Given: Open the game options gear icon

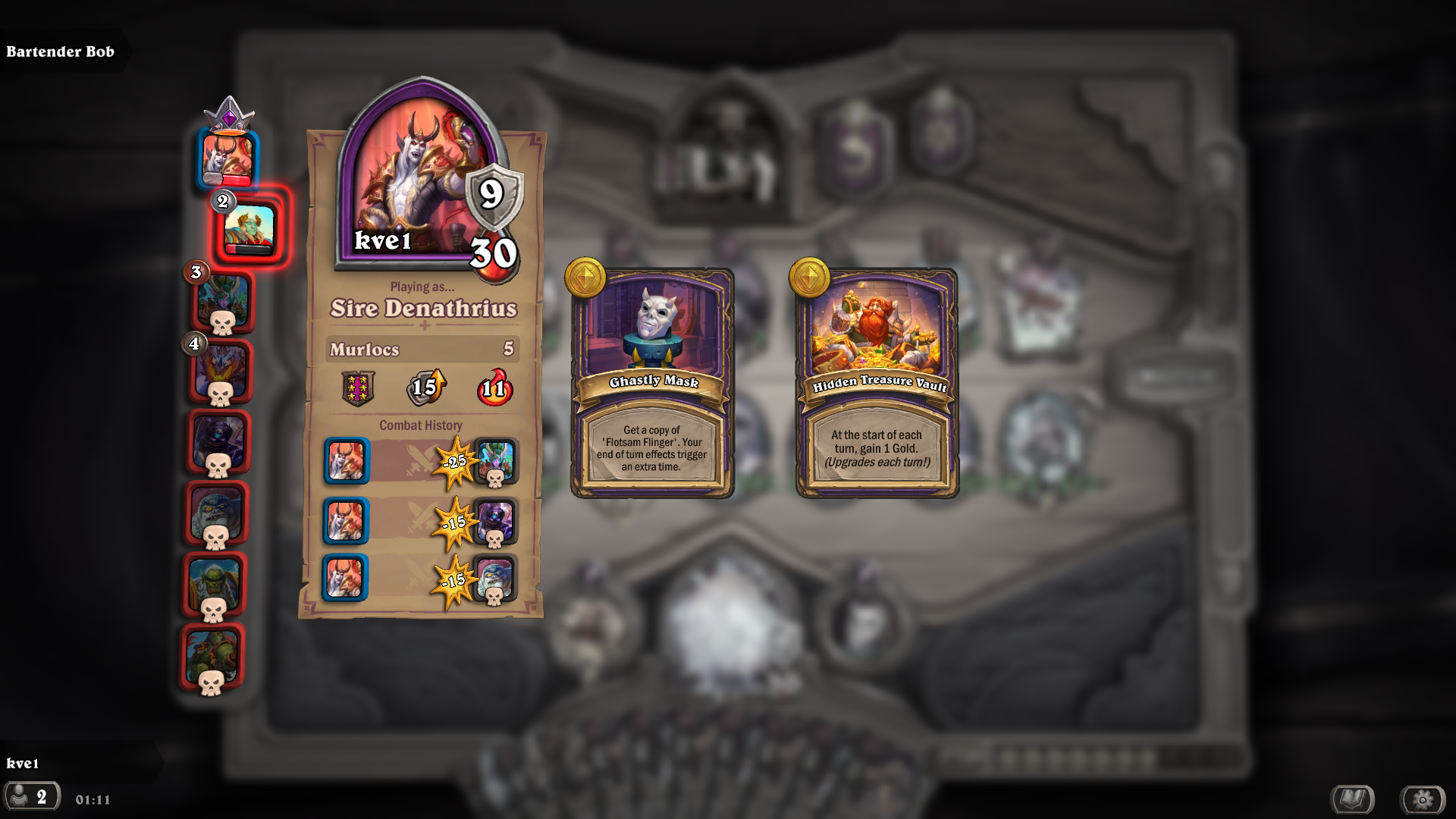Looking at the screenshot, I should [1424, 798].
